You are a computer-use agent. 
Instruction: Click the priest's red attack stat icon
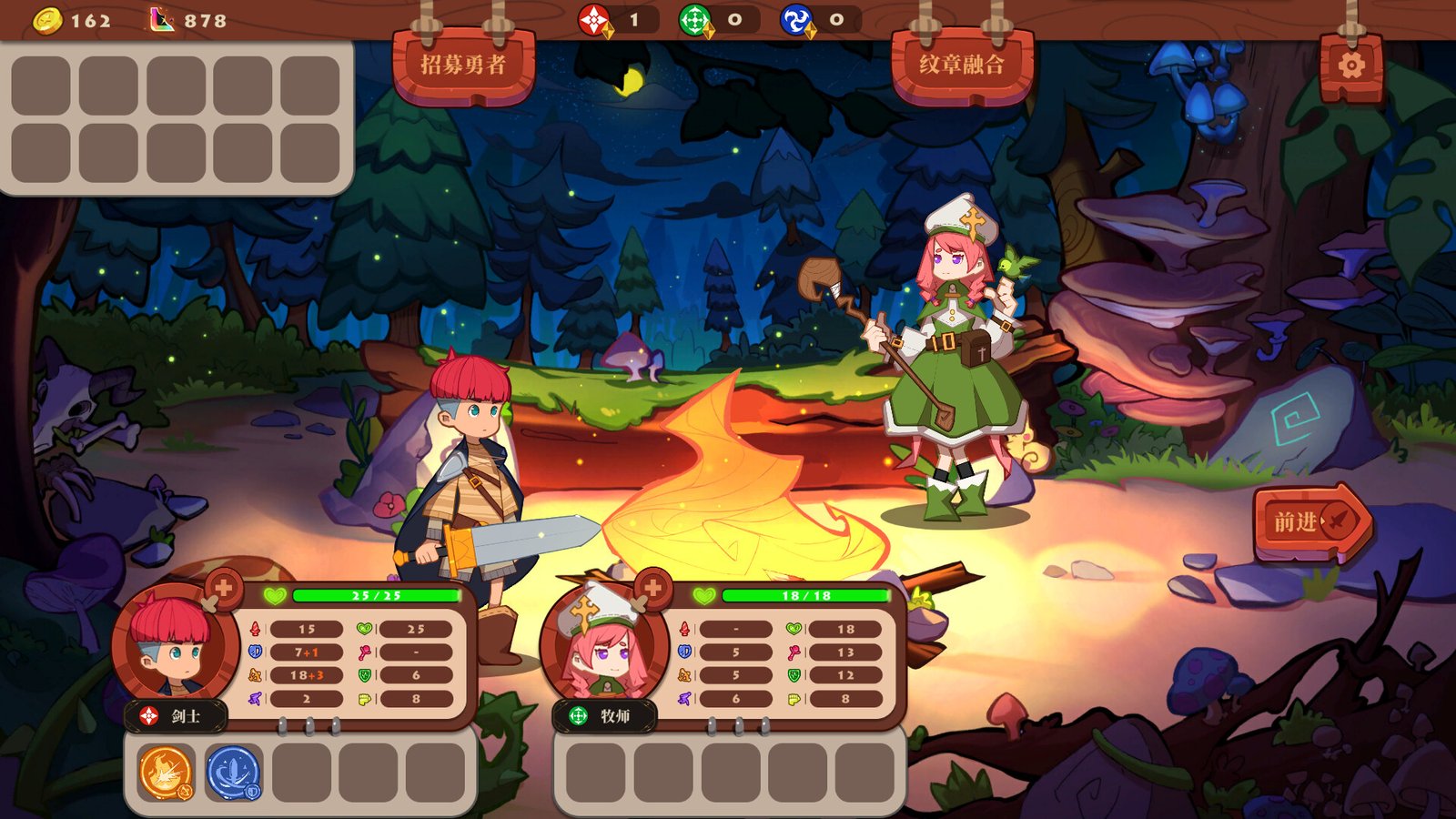[x=685, y=628]
